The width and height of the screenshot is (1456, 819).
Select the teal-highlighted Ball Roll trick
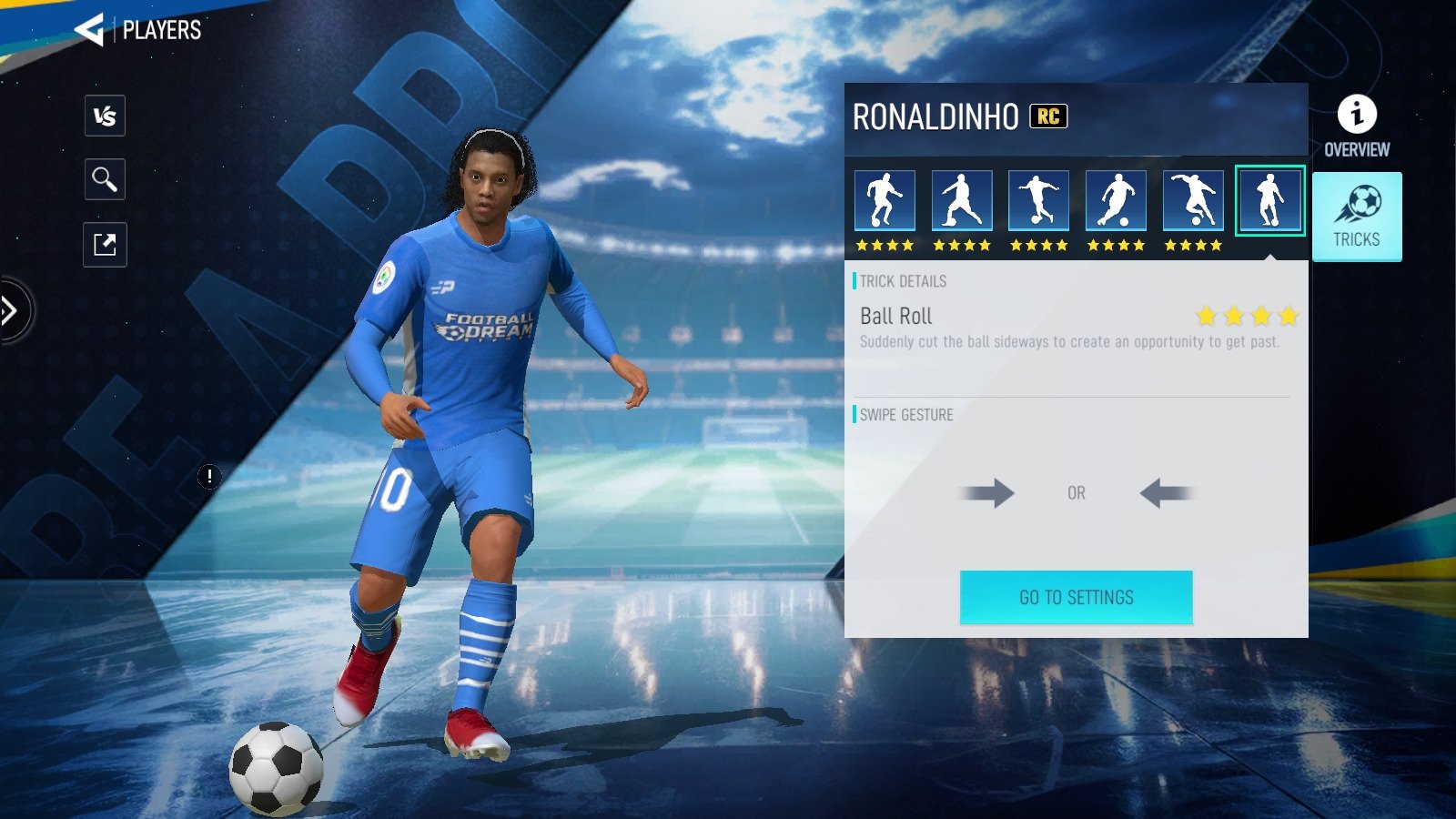(1269, 200)
